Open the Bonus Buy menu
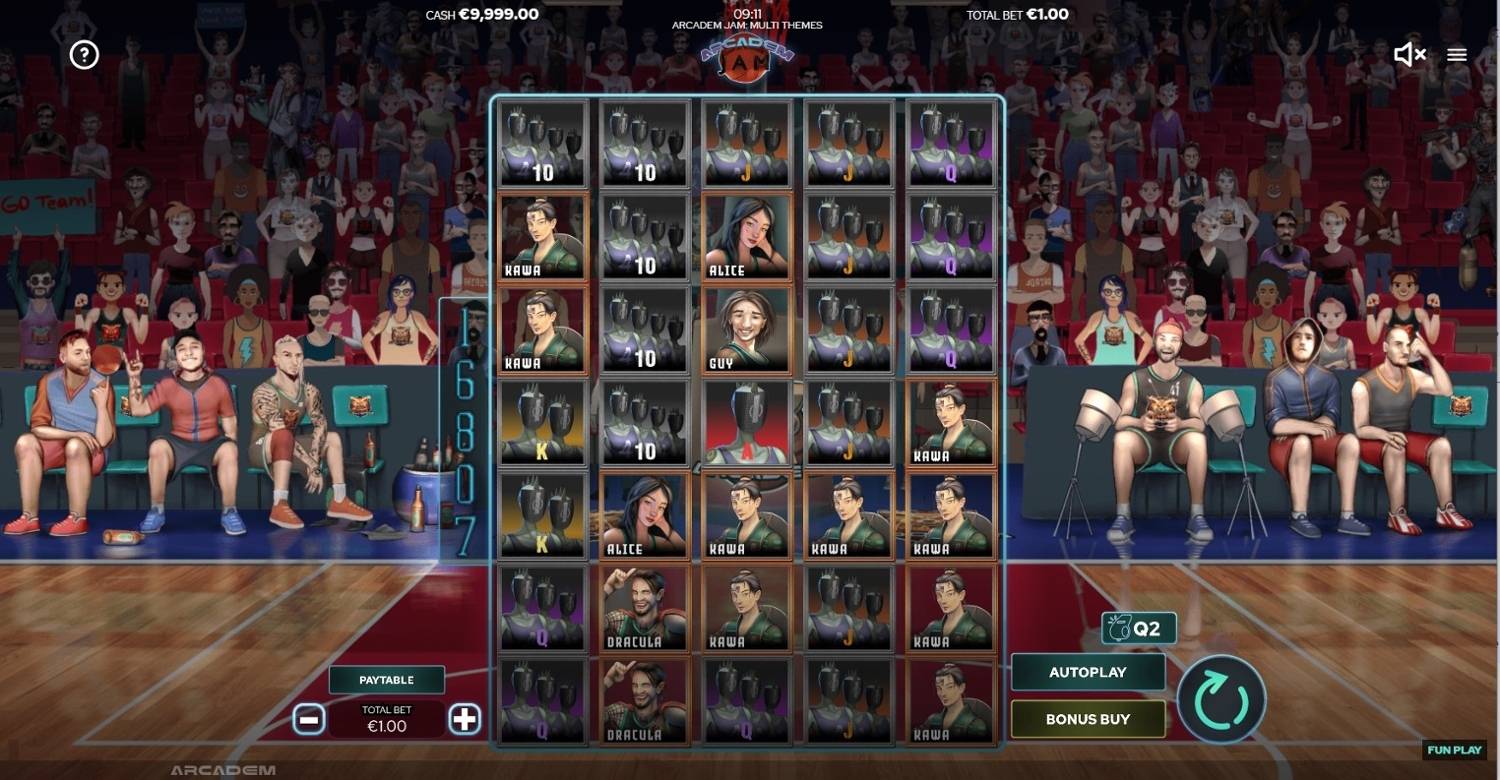This screenshot has width=1500, height=780. tap(1088, 718)
